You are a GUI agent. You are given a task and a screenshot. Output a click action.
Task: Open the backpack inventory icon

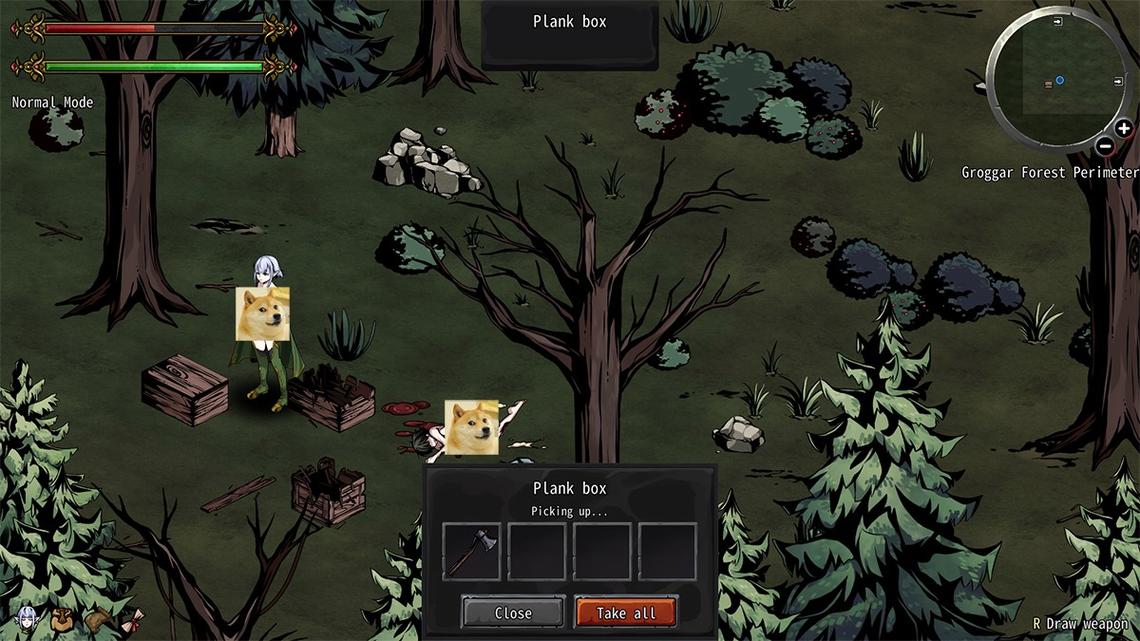tap(61, 619)
